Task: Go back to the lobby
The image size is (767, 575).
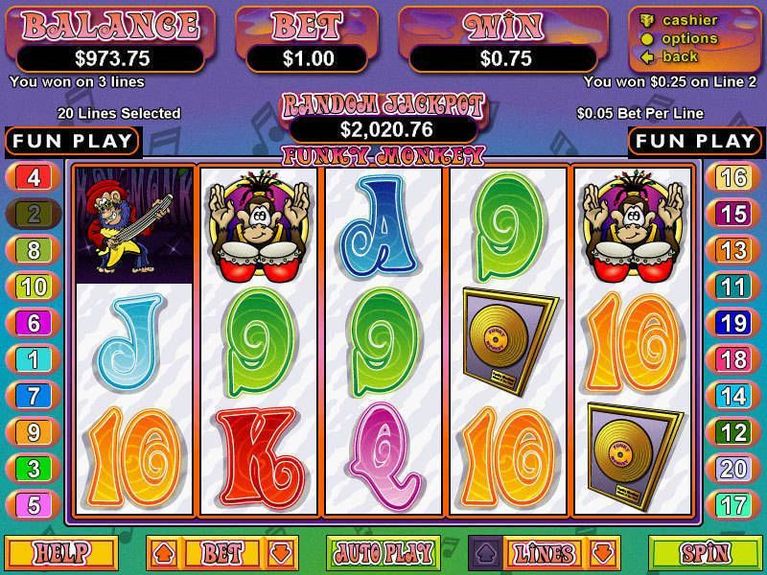Action: 680,56
